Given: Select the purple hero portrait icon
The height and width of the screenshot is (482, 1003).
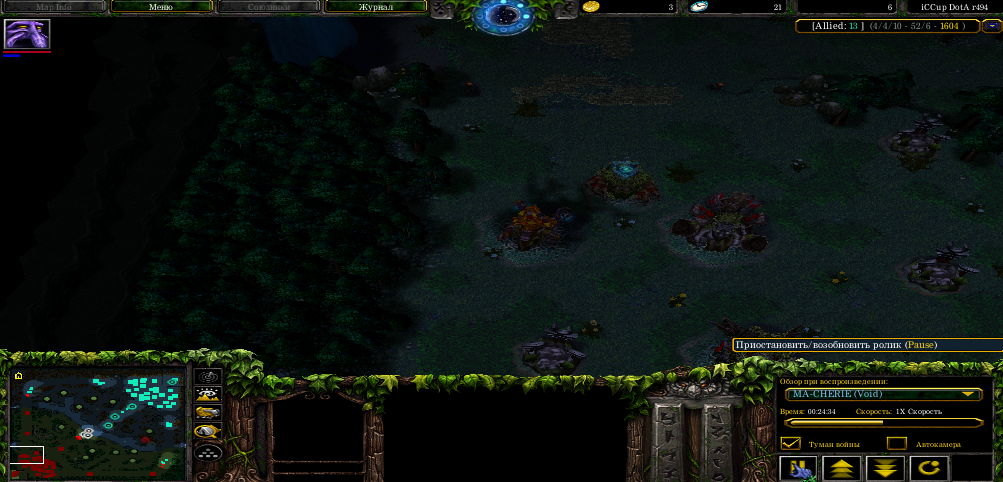Looking at the screenshot, I should tap(27, 34).
